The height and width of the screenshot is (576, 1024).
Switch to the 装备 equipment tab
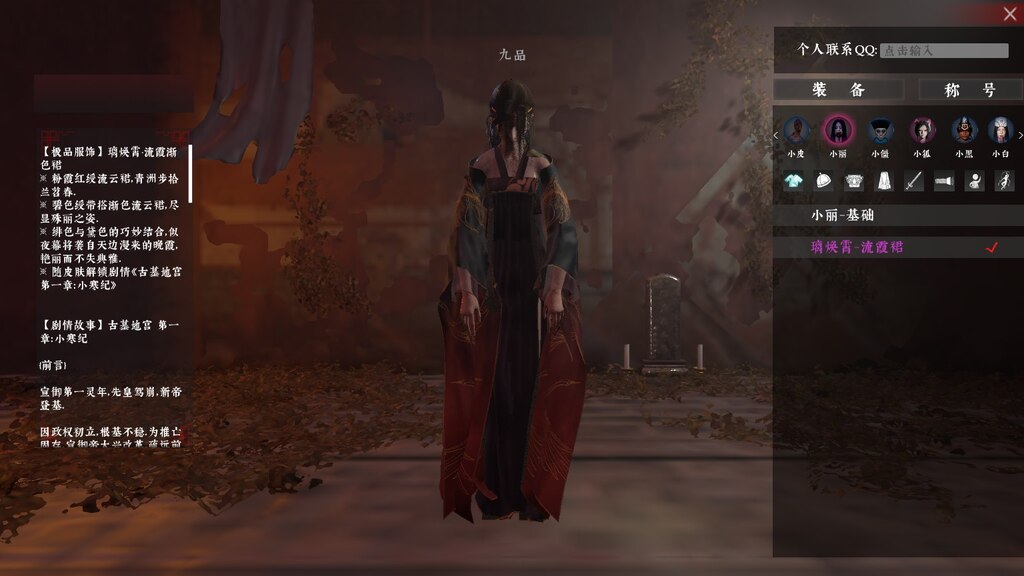[x=838, y=90]
